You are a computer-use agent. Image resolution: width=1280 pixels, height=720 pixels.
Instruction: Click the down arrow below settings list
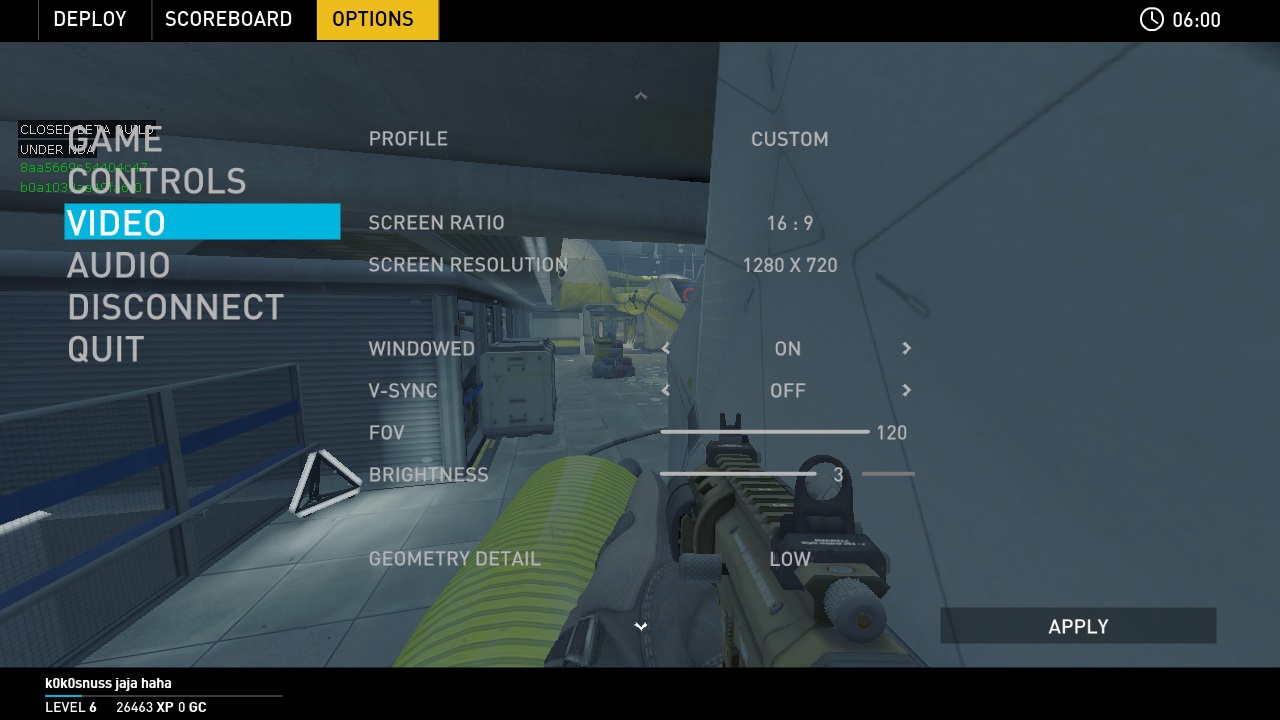[x=641, y=626]
